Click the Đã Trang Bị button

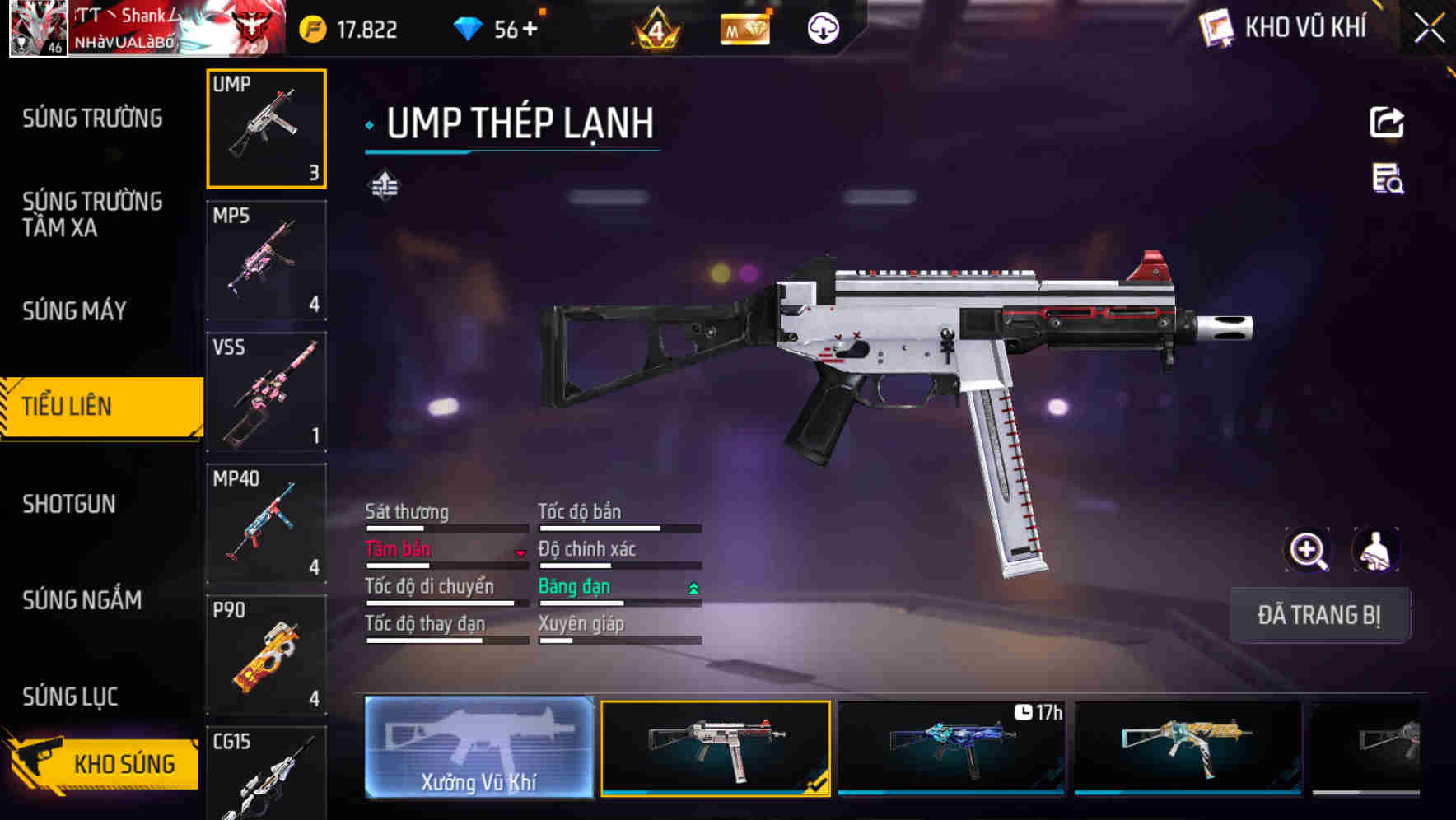[1319, 615]
